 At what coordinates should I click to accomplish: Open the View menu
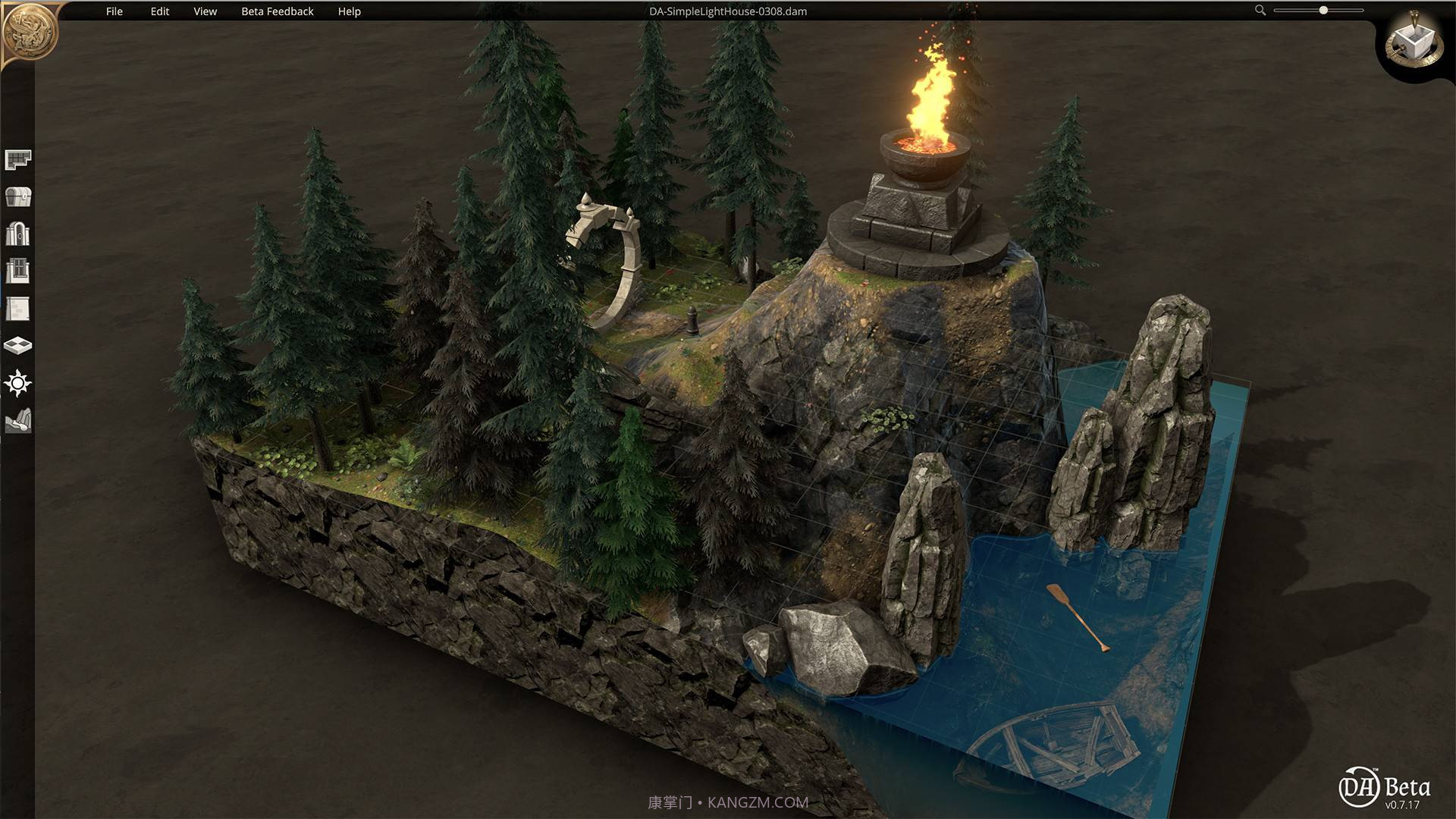(x=206, y=11)
